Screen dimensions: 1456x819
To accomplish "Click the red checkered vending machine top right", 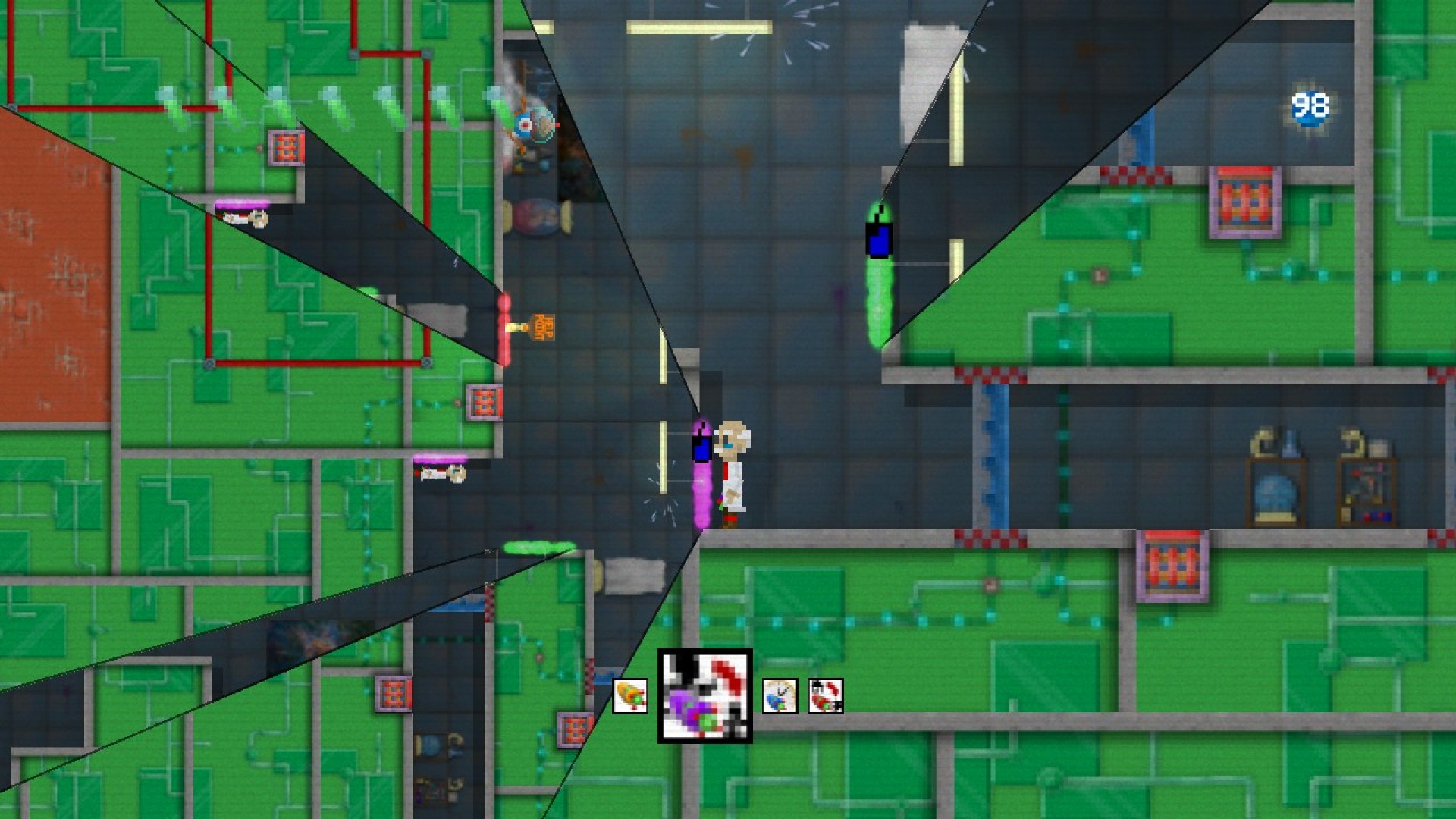I will pyautogui.click(x=1246, y=199).
